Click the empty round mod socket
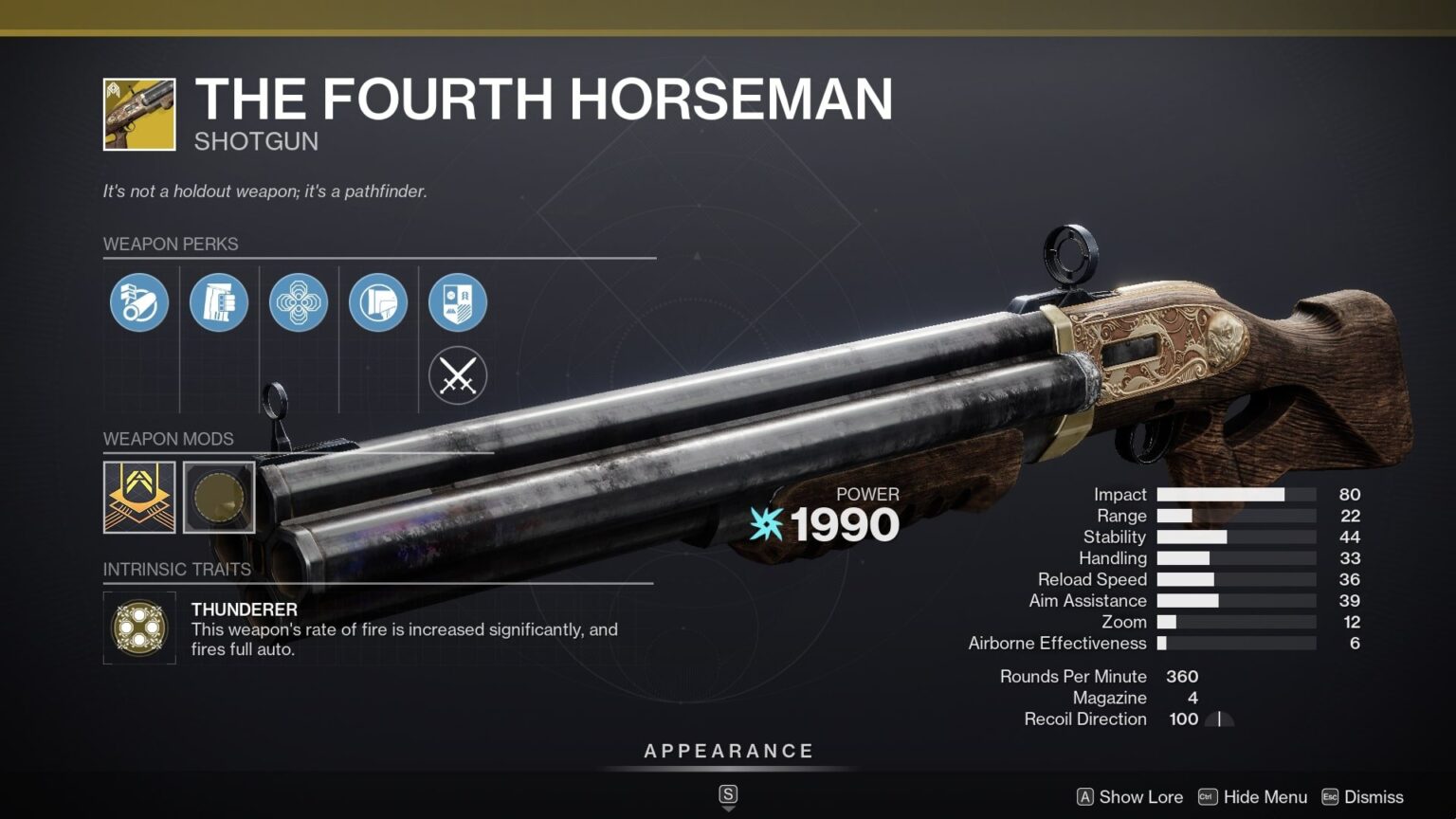Viewport: 1456px width, 819px height. pyautogui.click(x=219, y=497)
